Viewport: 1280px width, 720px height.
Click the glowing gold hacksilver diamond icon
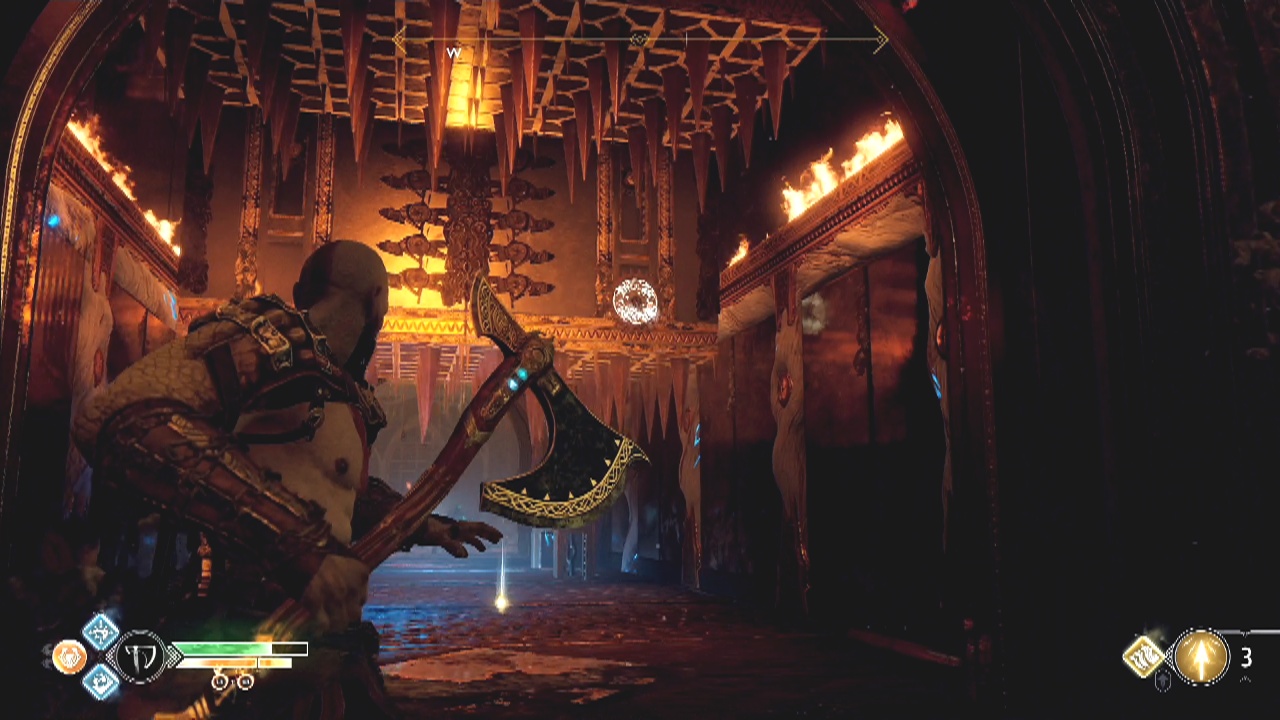tap(1143, 655)
